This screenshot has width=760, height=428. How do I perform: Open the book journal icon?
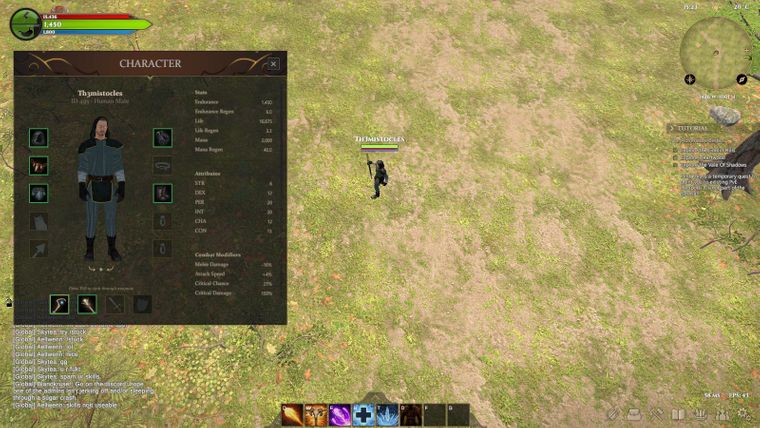[x=678, y=414]
